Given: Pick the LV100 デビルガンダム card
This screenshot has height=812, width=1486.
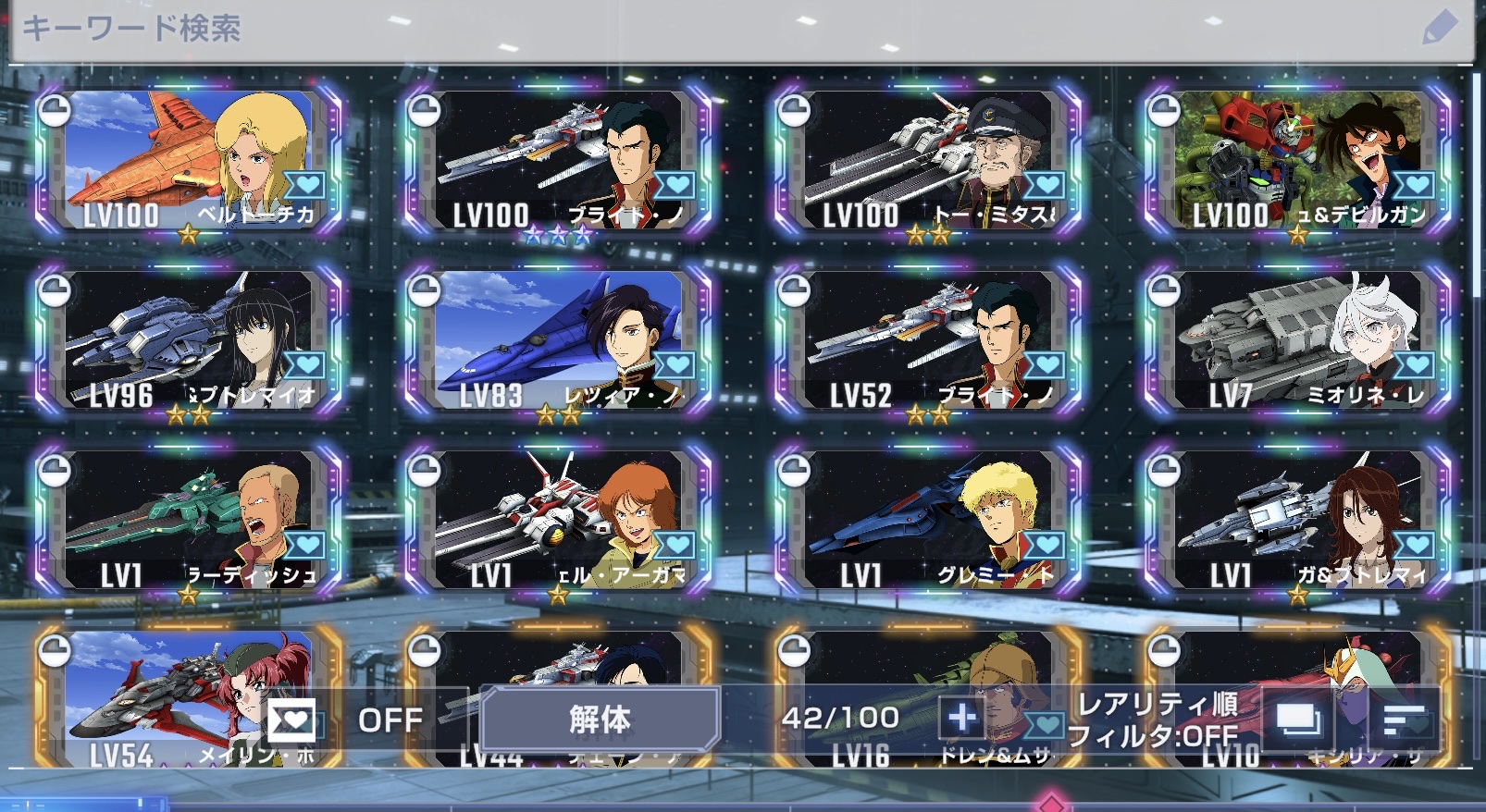Looking at the screenshot, I should click(x=1297, y=161).
